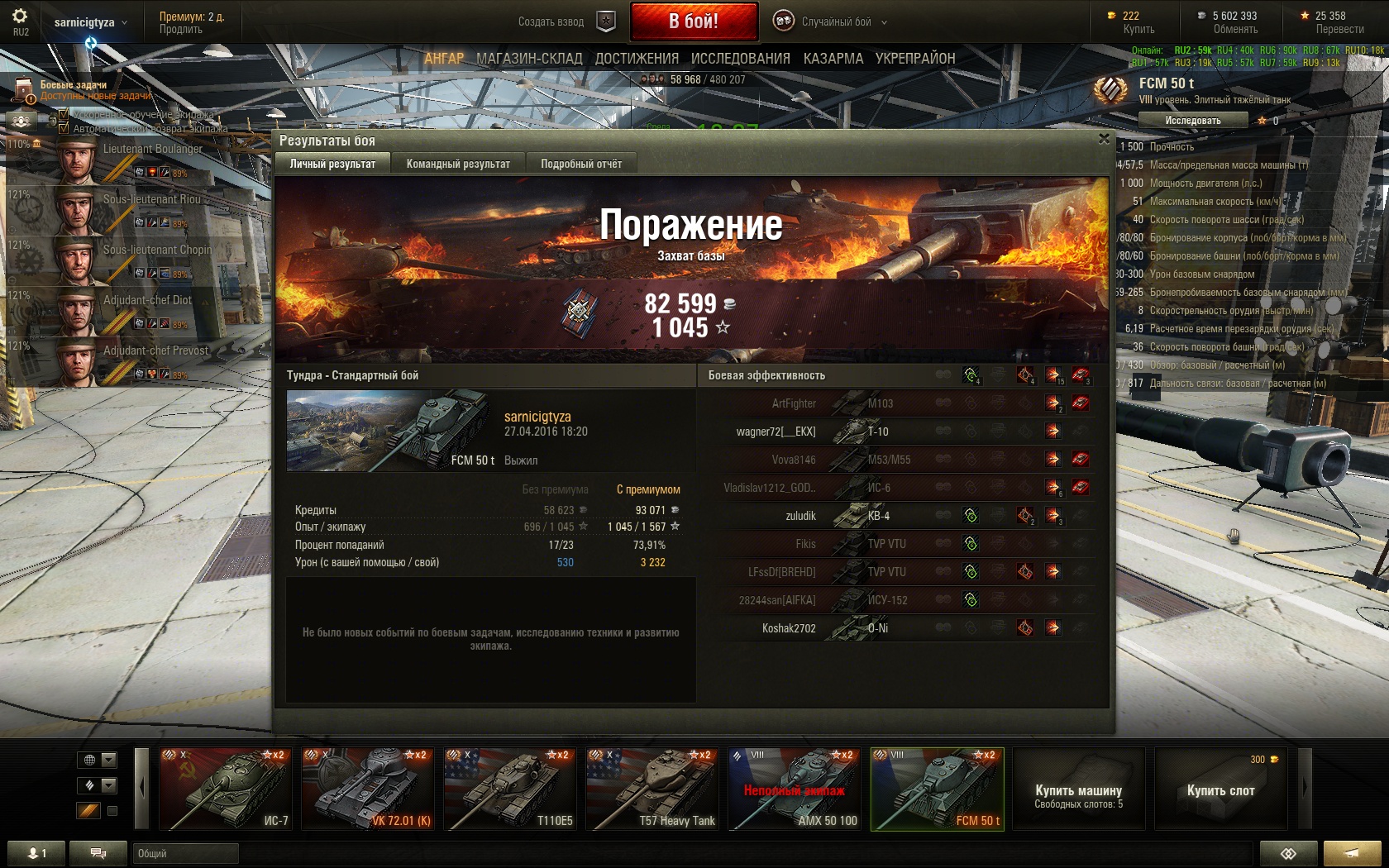This screenshot has width=1389, height=868.
Task: Open the МАГАЗИН-СКЛАД menu
Action: coord(529,59)
